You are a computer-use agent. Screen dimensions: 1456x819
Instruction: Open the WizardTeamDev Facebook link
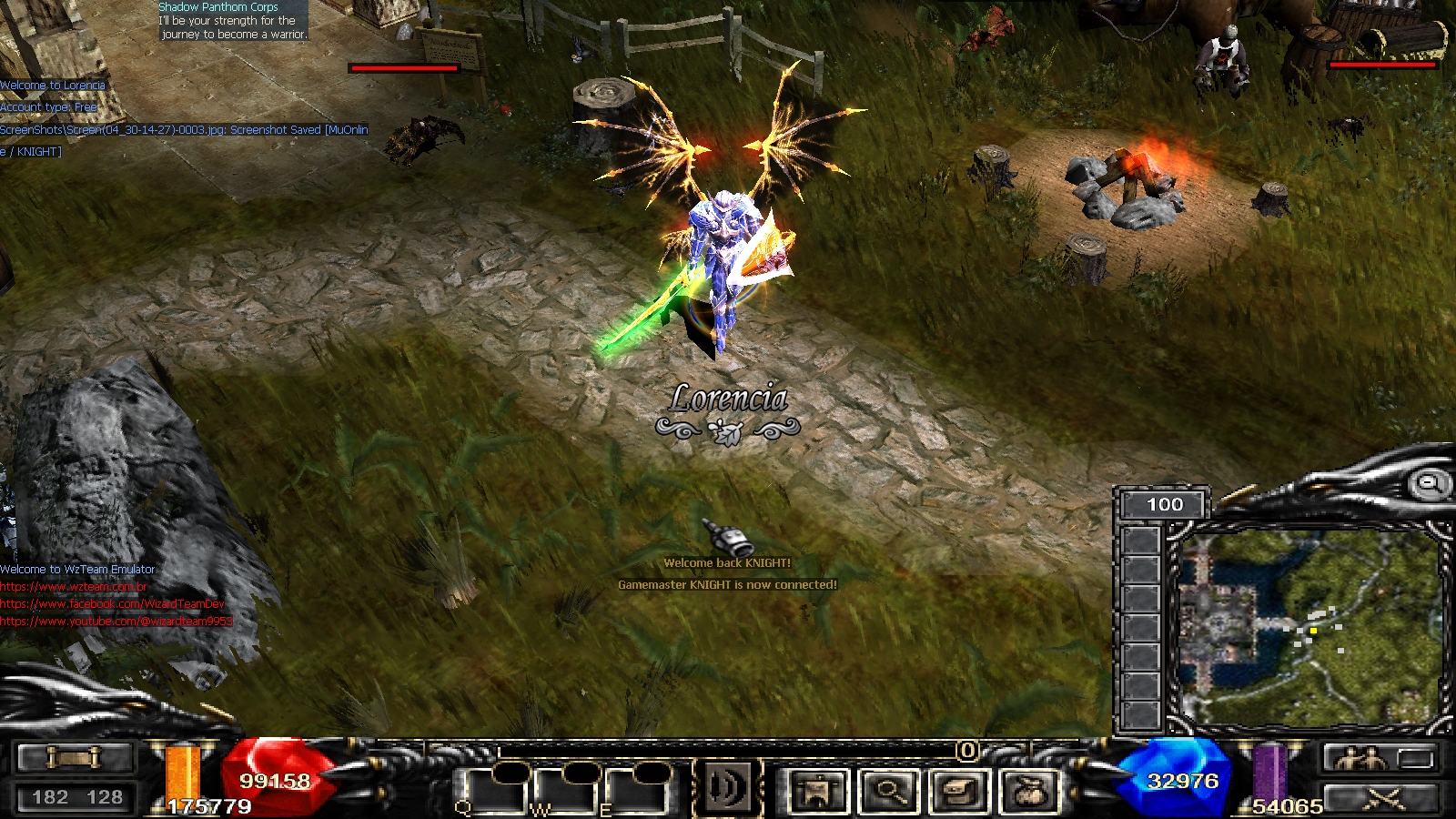tap(112, 604)
